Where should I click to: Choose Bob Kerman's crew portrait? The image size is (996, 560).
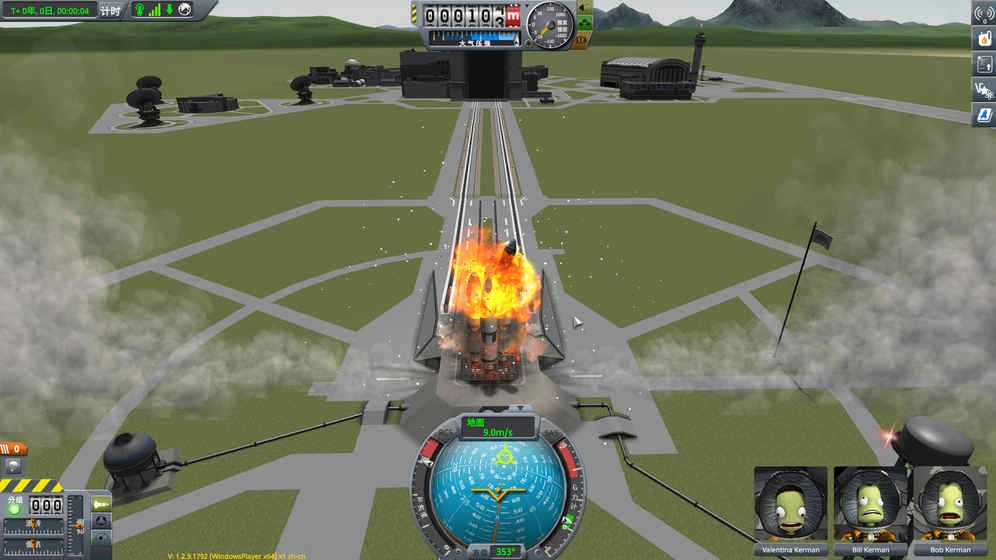948,505
